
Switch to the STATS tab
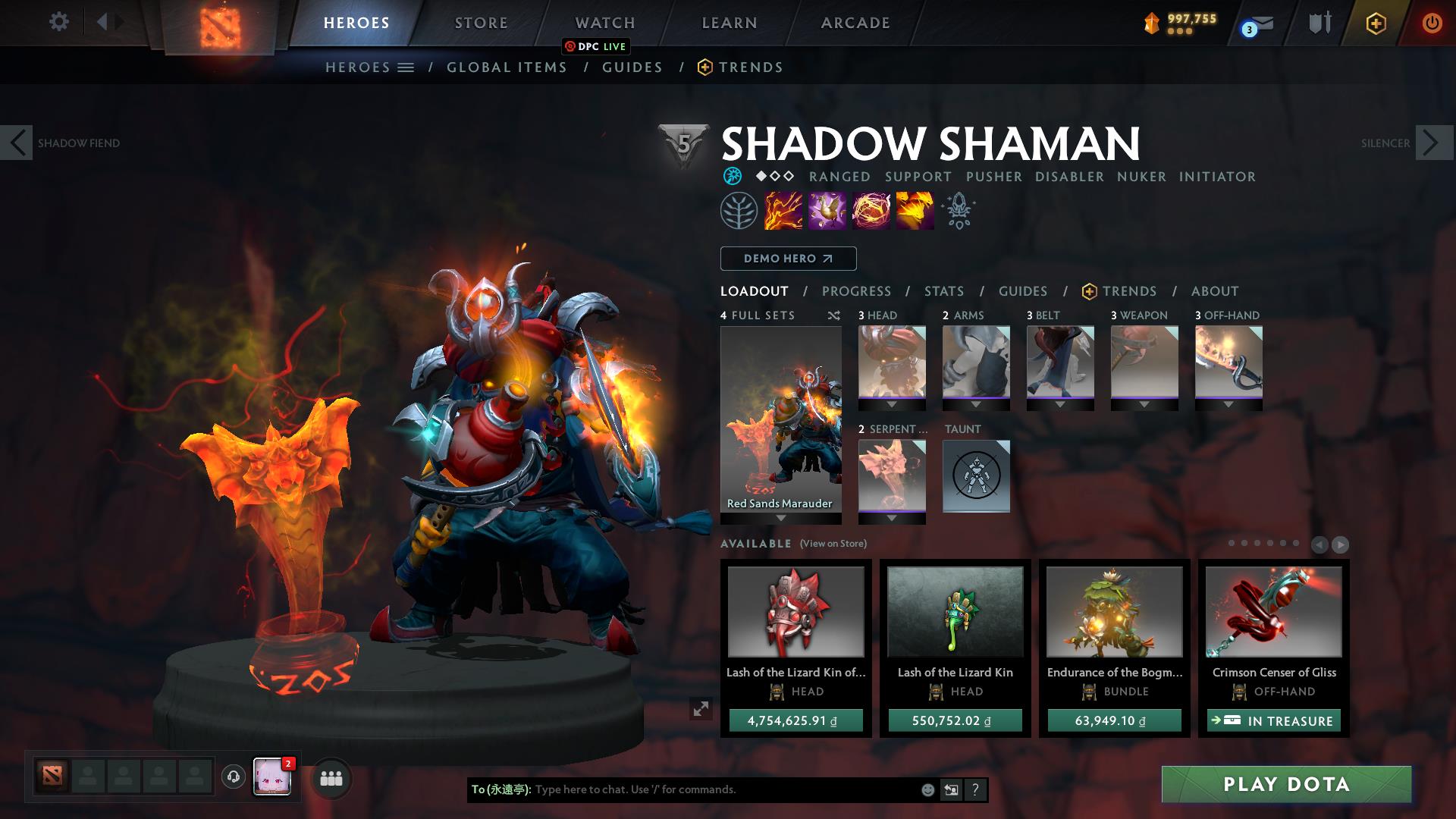point(943,290)
